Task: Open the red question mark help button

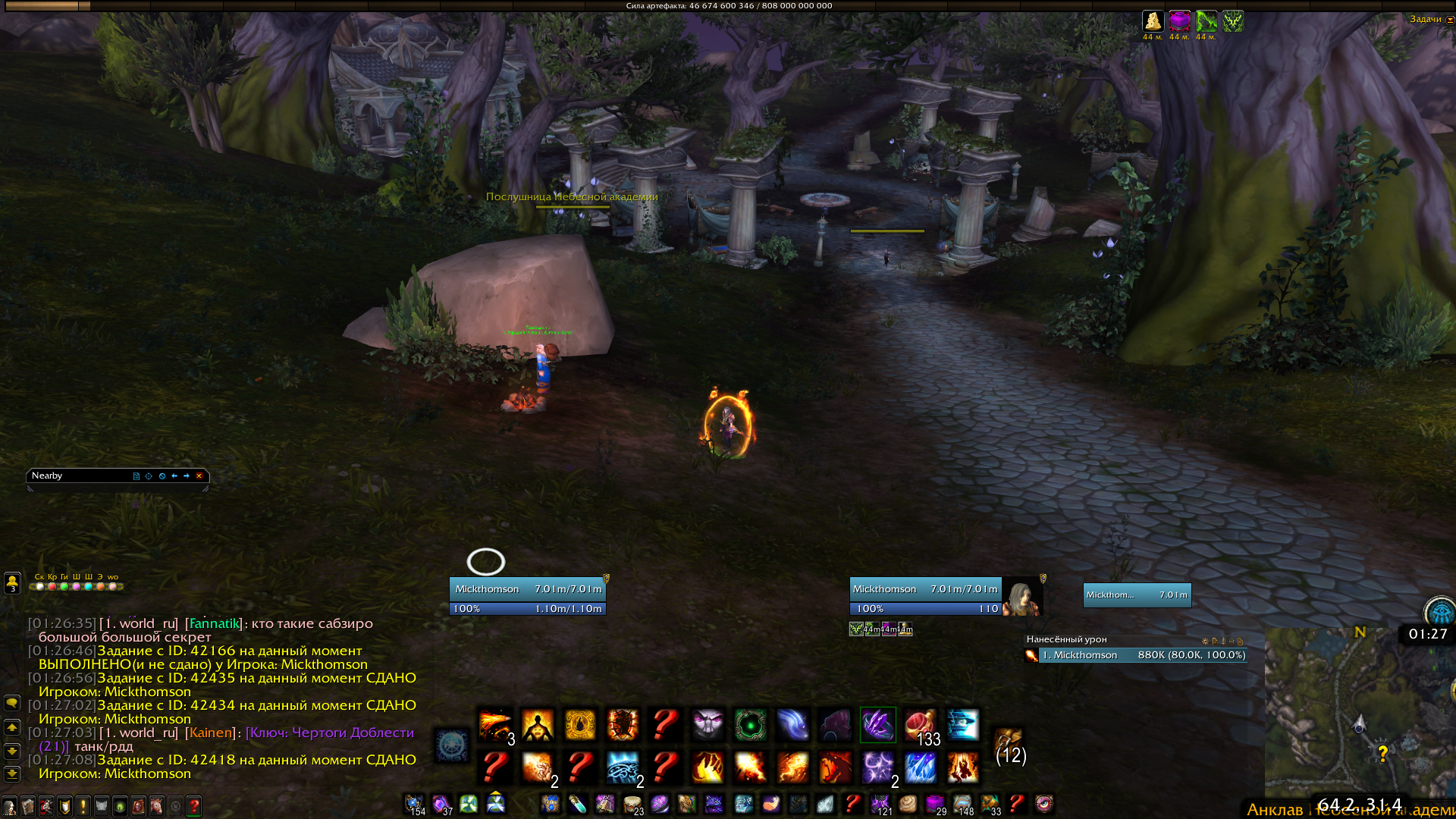Action: tap(194, 806)
